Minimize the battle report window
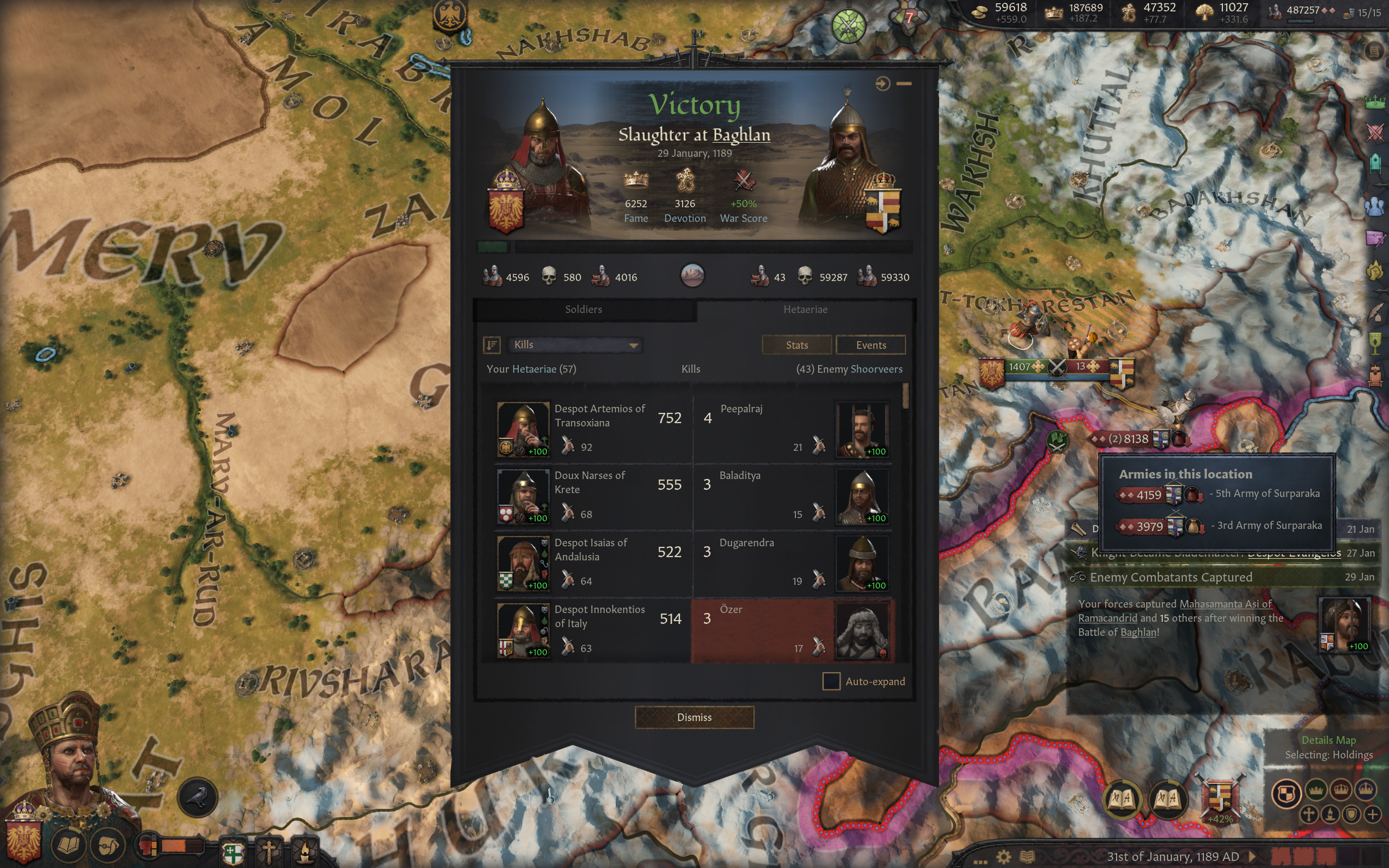This screenshot has width=1389, height=868. 904,84
